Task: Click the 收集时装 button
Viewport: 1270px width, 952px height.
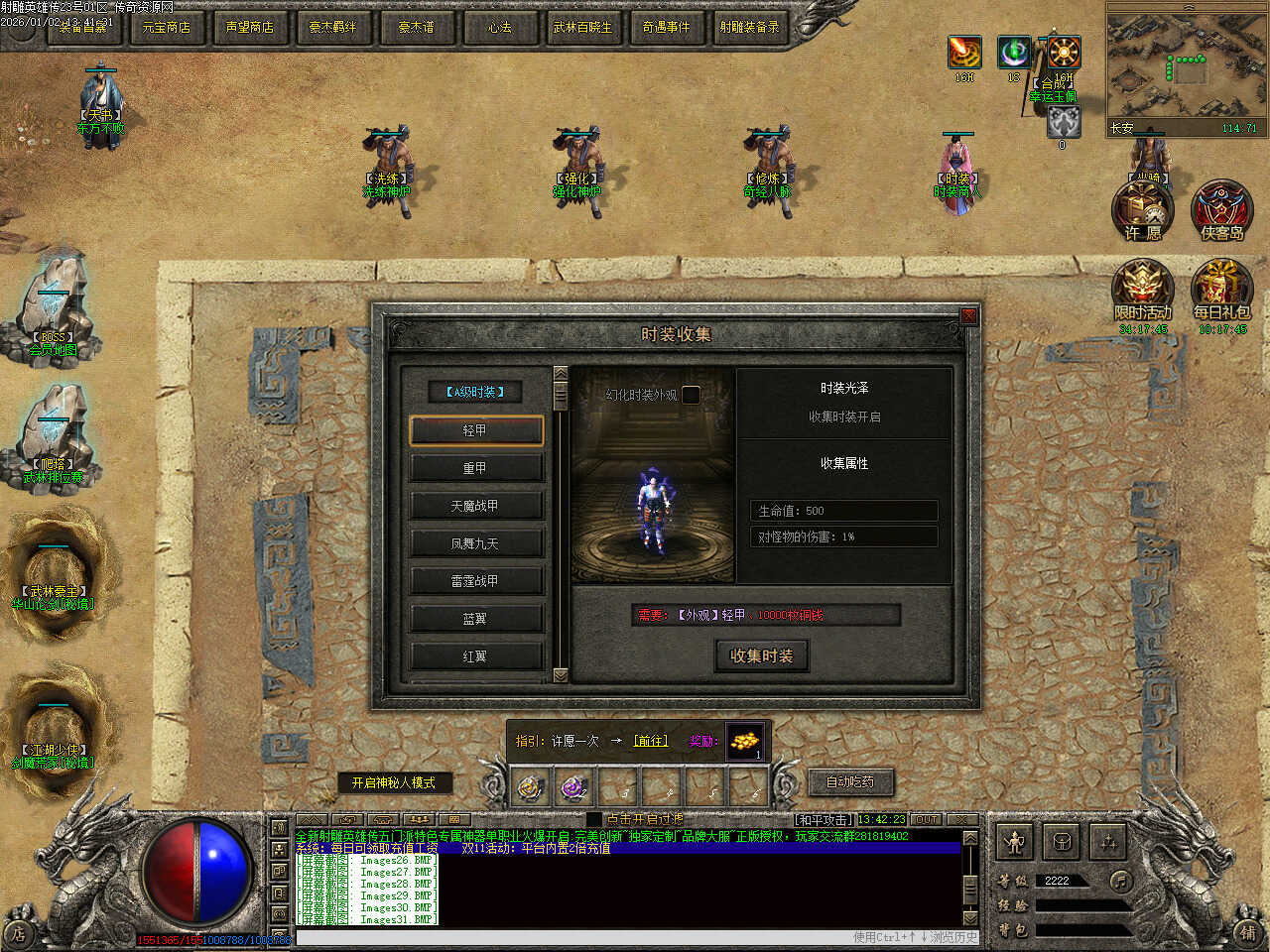Action: click(762, 655)
